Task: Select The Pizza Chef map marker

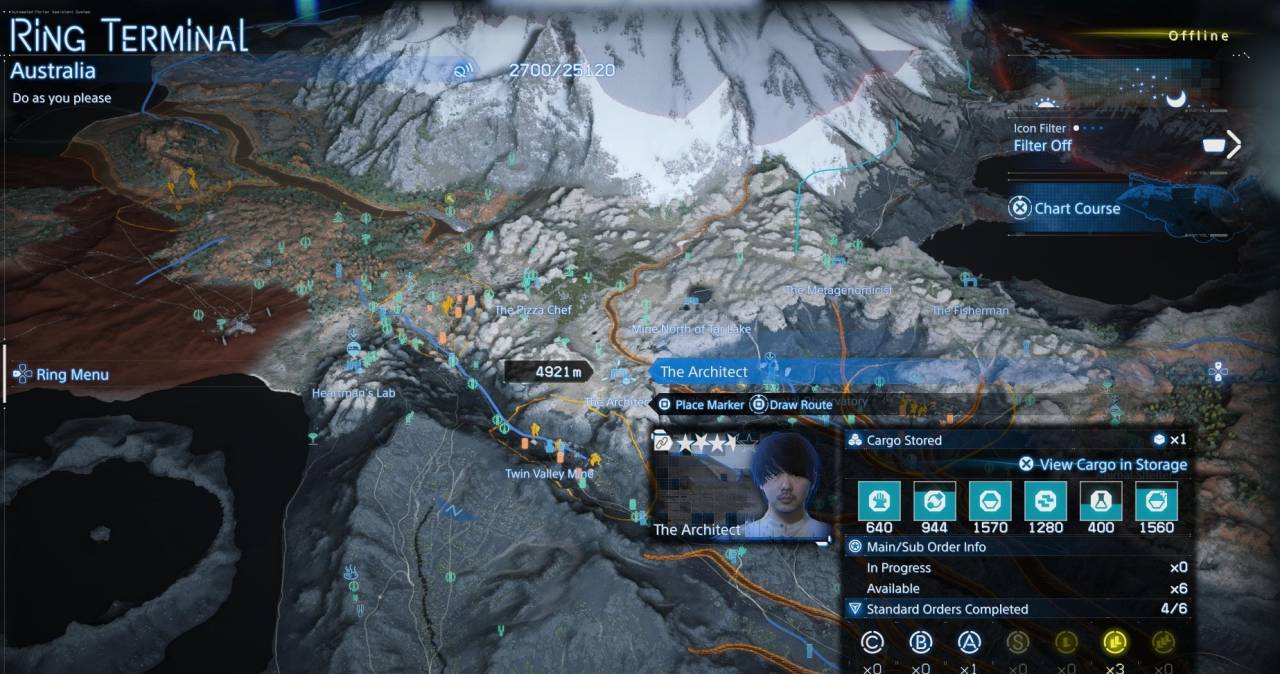Action: (533, 311)
